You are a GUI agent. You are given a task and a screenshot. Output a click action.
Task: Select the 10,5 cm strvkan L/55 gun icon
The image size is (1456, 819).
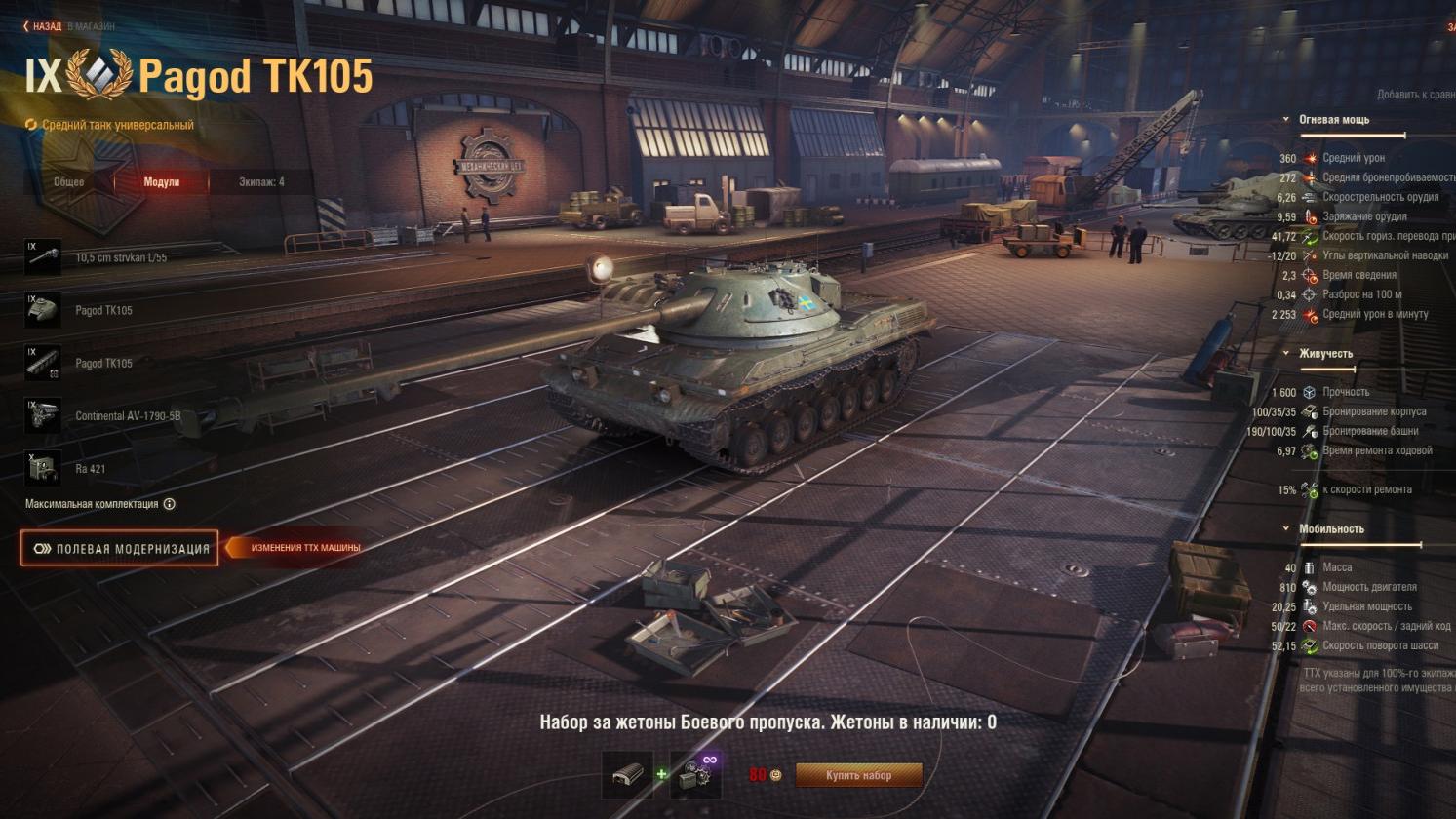(43, 257)
